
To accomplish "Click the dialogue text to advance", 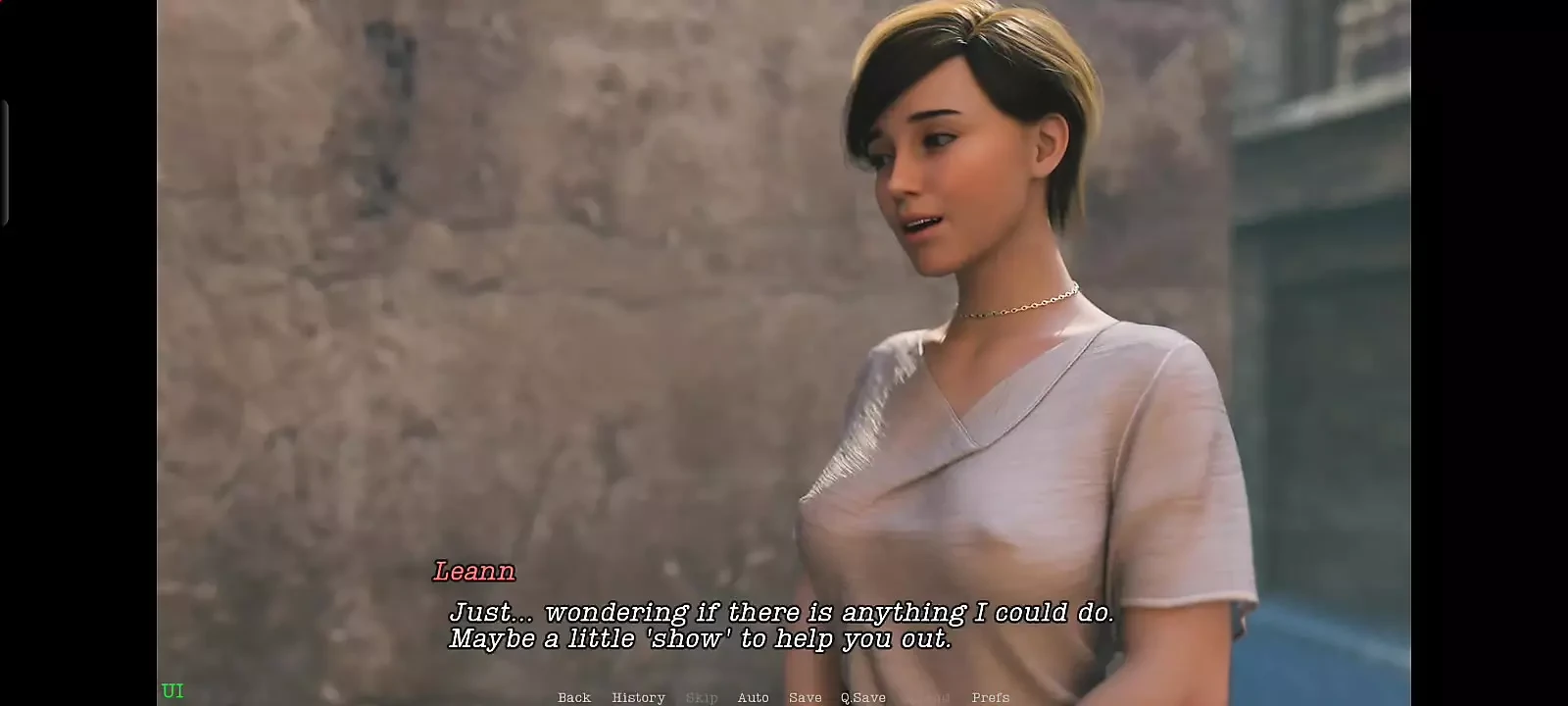I will [x=782, y=612].
